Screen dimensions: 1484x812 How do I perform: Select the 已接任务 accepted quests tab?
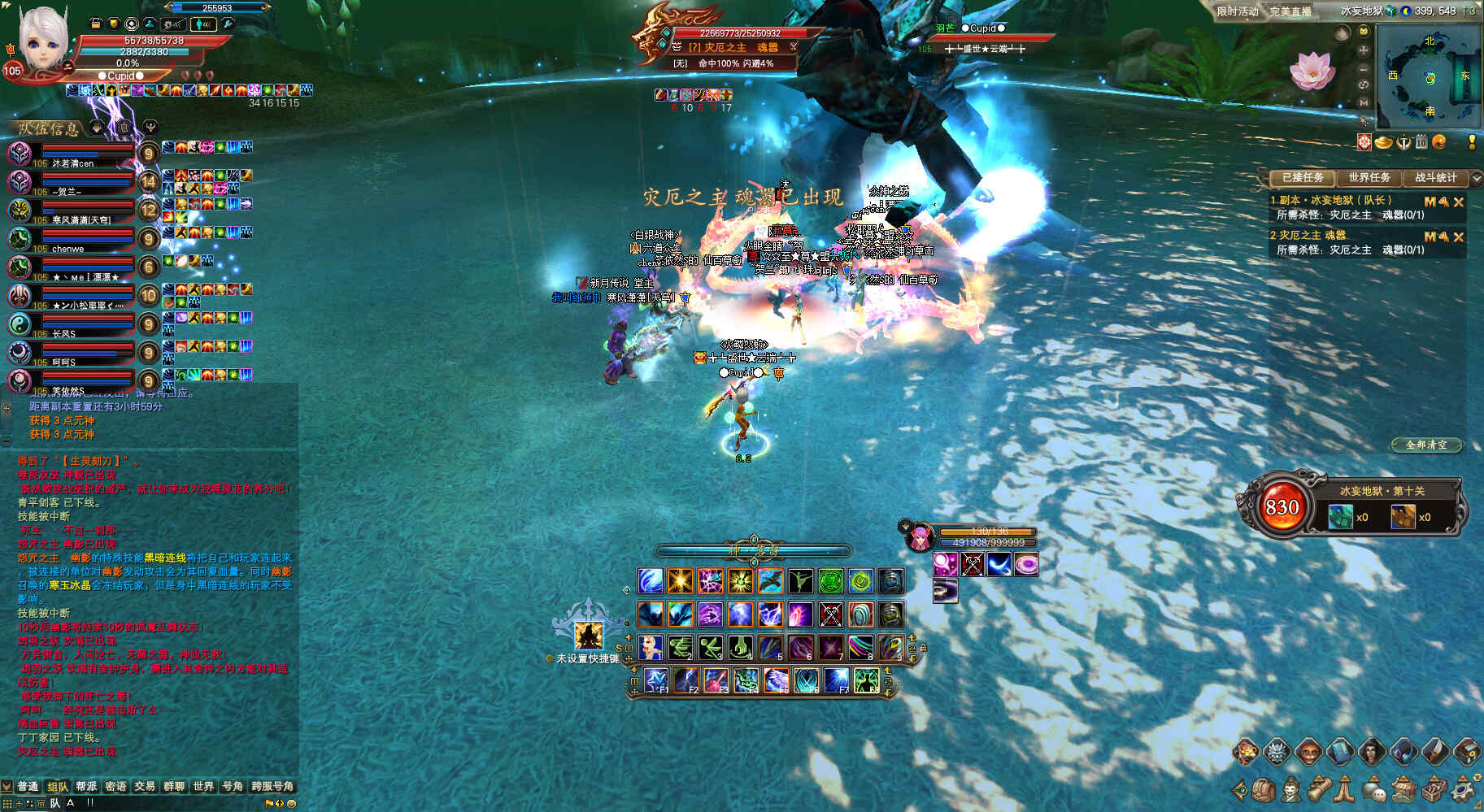point(1303,177)
